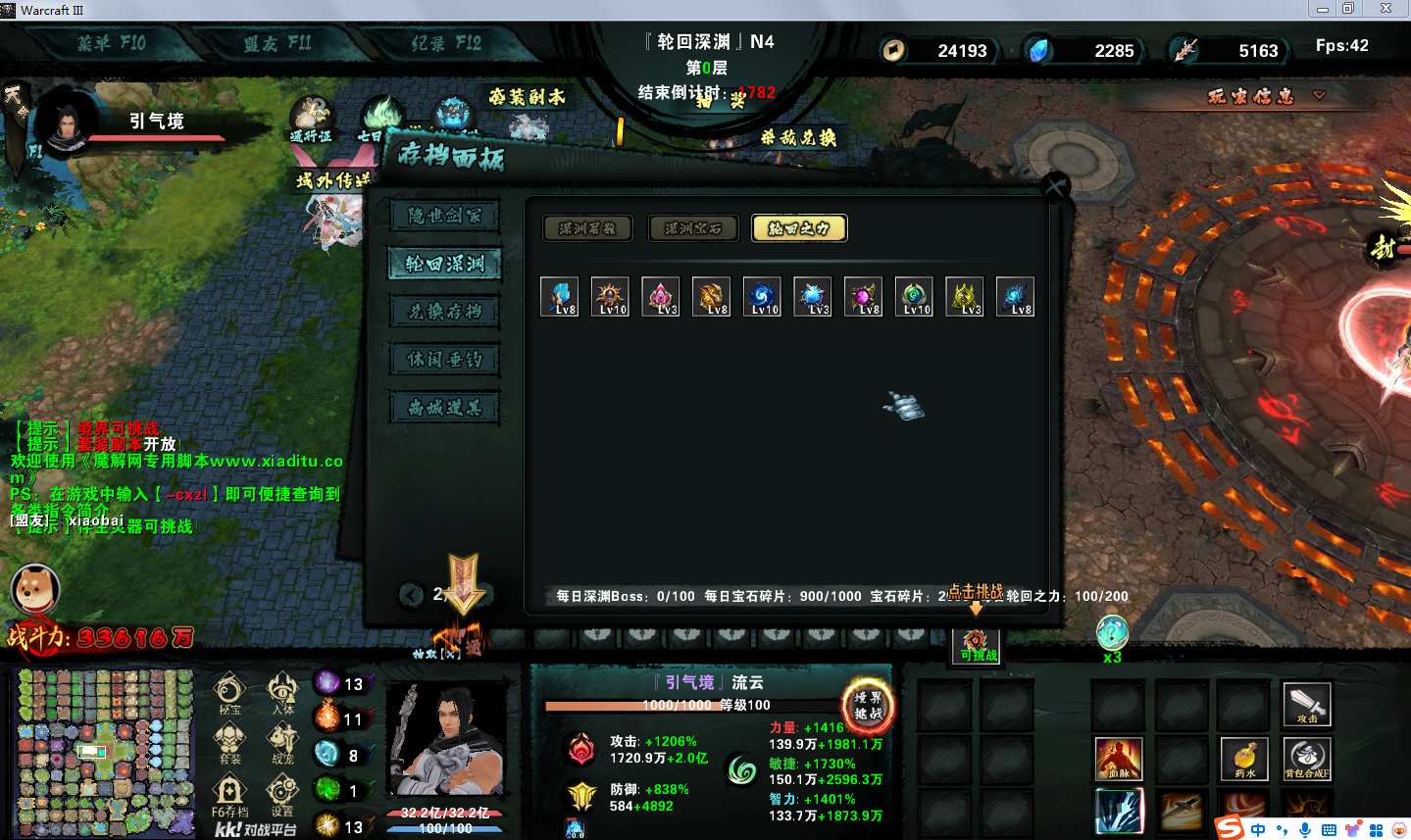Open the 纪录 F12 log
Screen dimensions: 1411x840
click(446, 43)
